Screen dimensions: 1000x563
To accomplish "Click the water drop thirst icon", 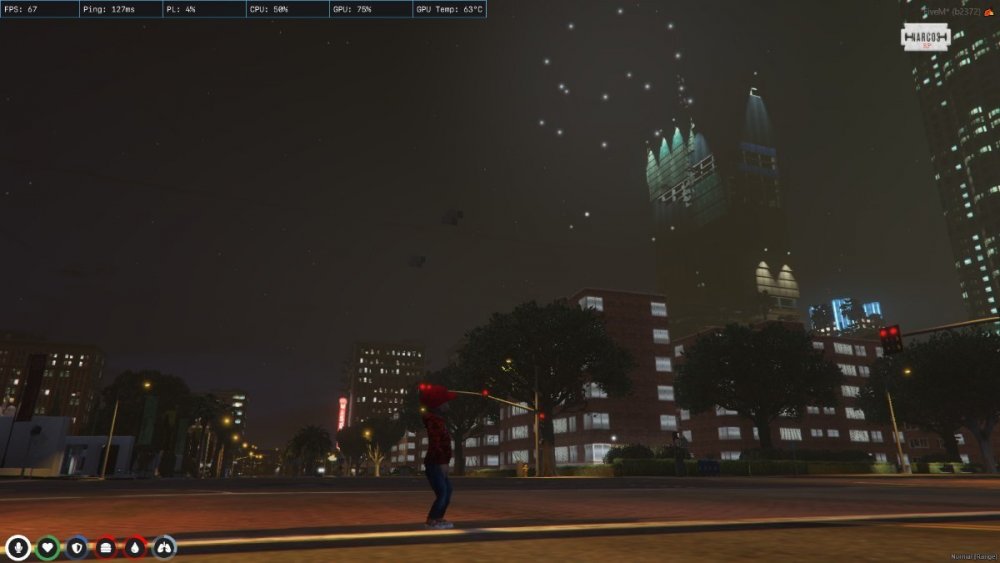I will [x=135, y=547].
